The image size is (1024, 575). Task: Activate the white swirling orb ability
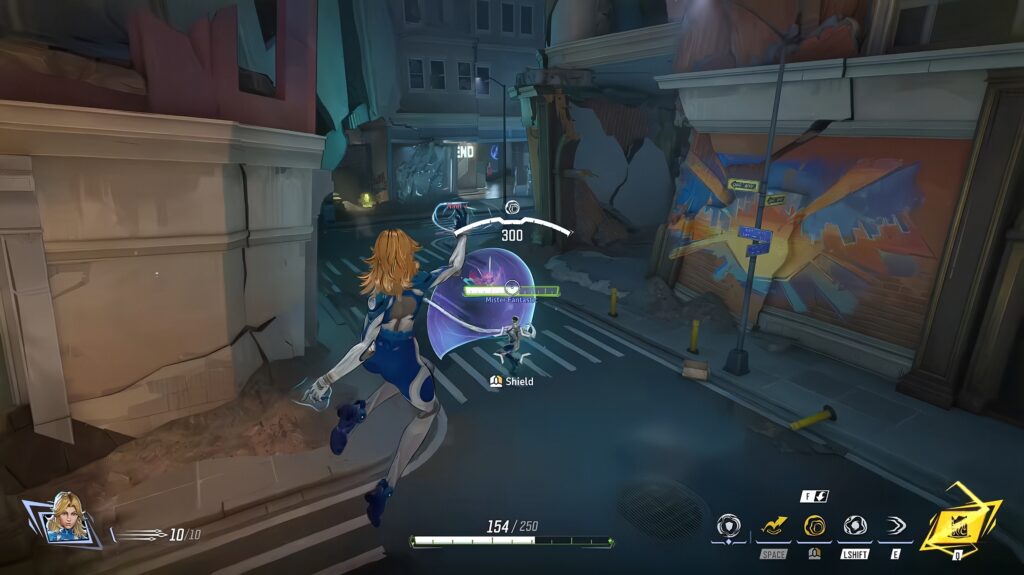[x=854, y=525]
